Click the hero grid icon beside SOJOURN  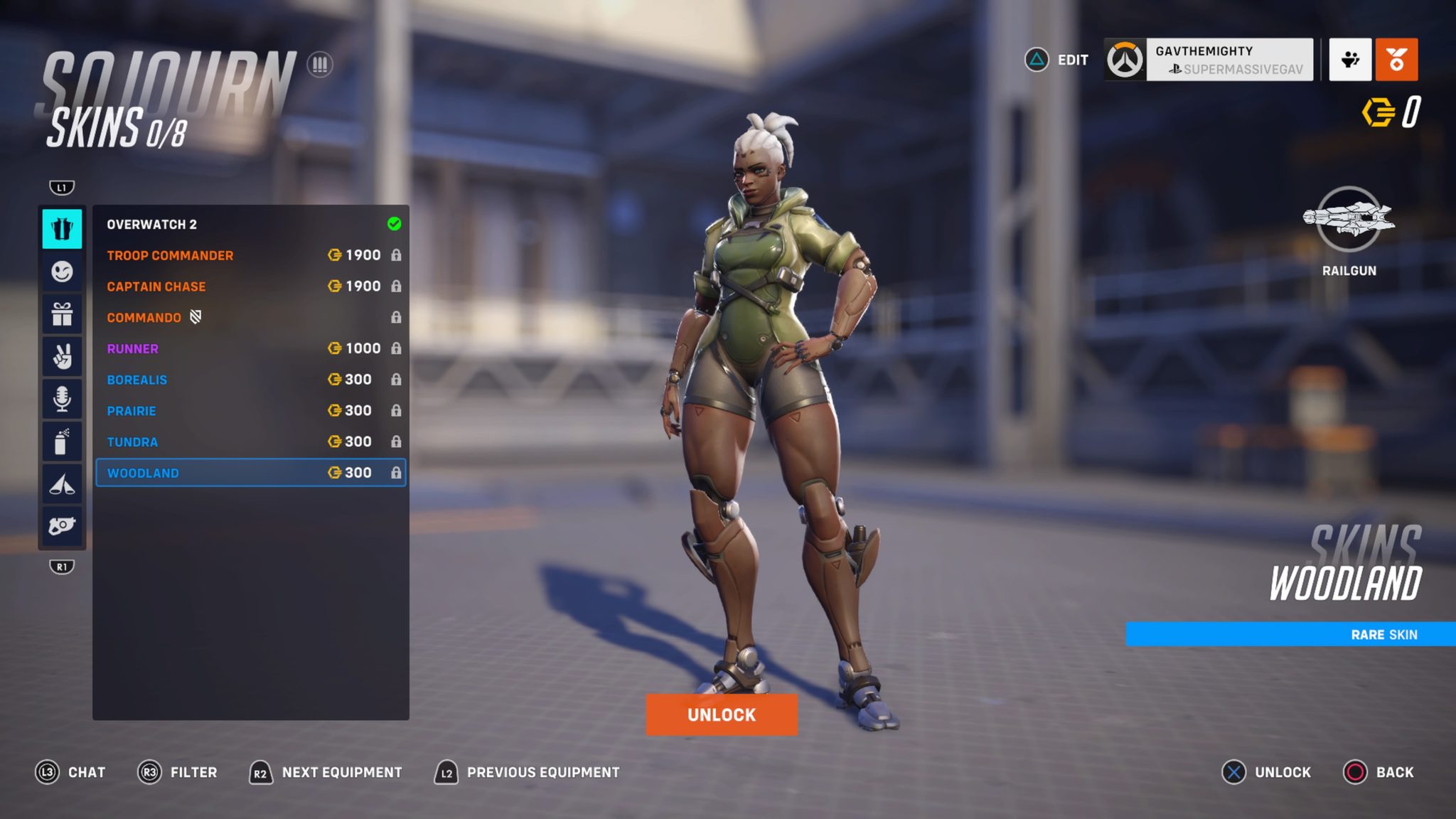(x=321, y=65)
